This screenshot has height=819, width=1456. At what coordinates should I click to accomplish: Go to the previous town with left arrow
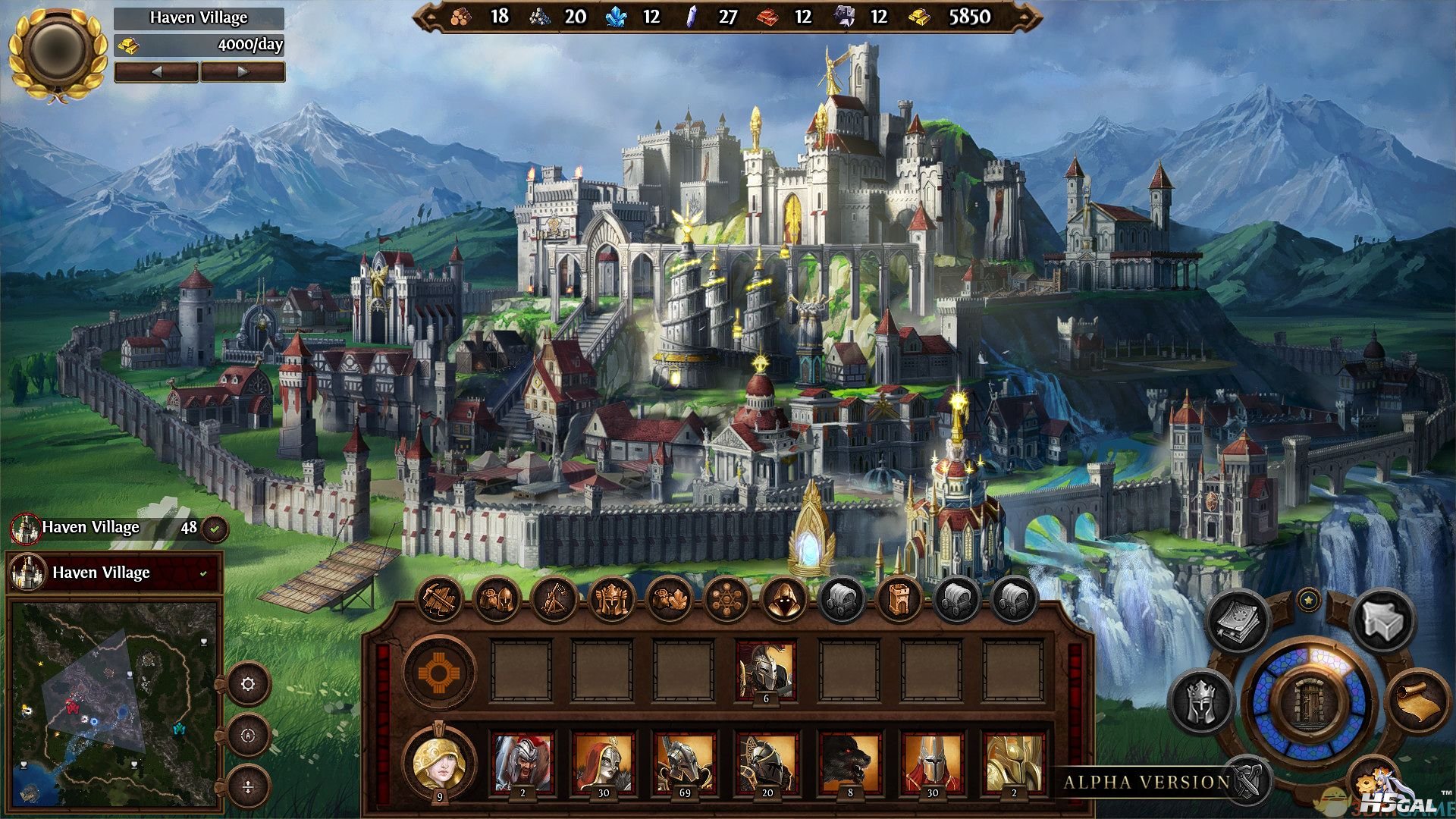tap(157, 72)
